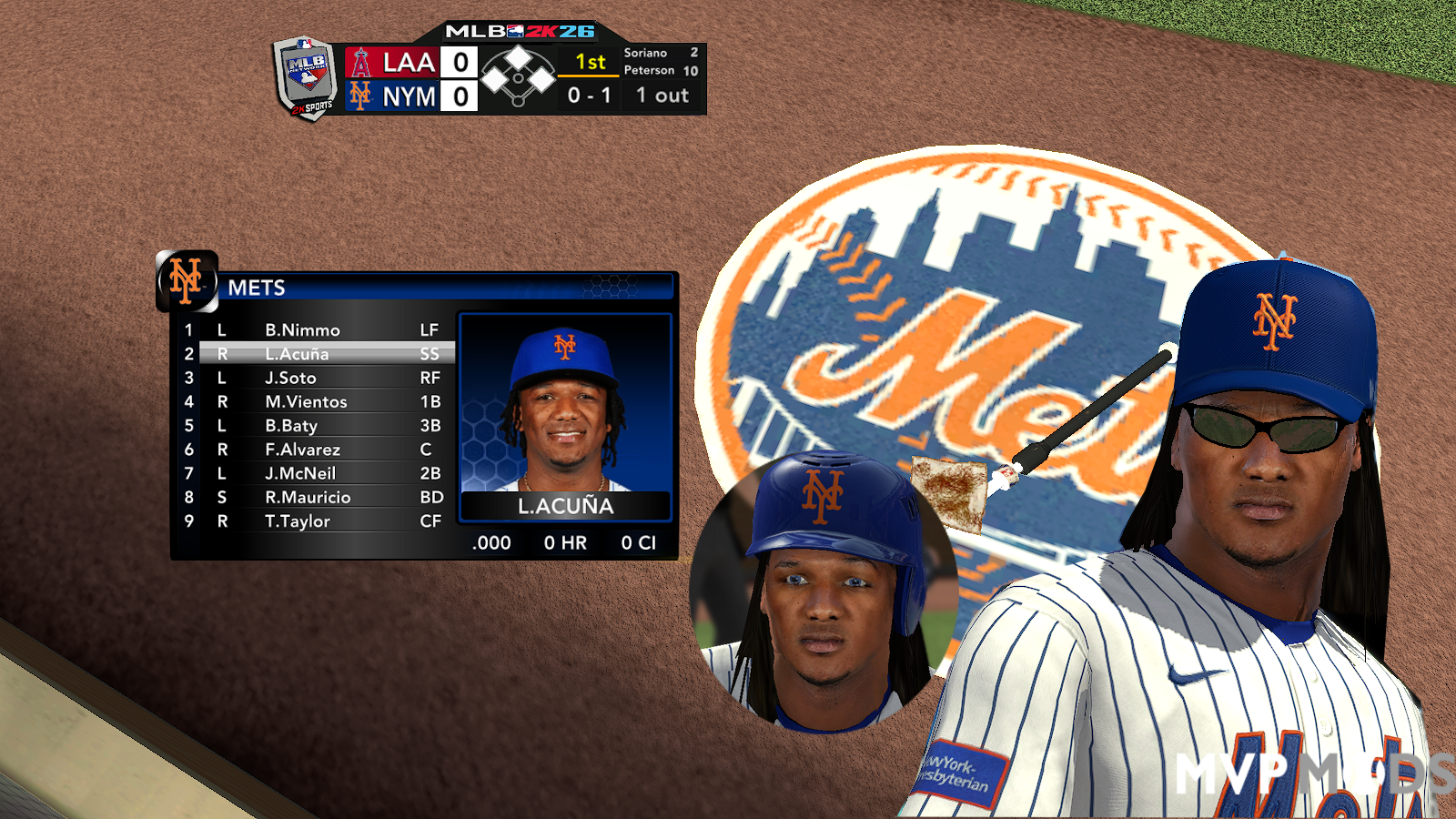Viewport: 1456px width, 819px height.
Task: Choose the highlighted L.Acuña lineup row
Action: pyautogui.click(x=298, y=354)
